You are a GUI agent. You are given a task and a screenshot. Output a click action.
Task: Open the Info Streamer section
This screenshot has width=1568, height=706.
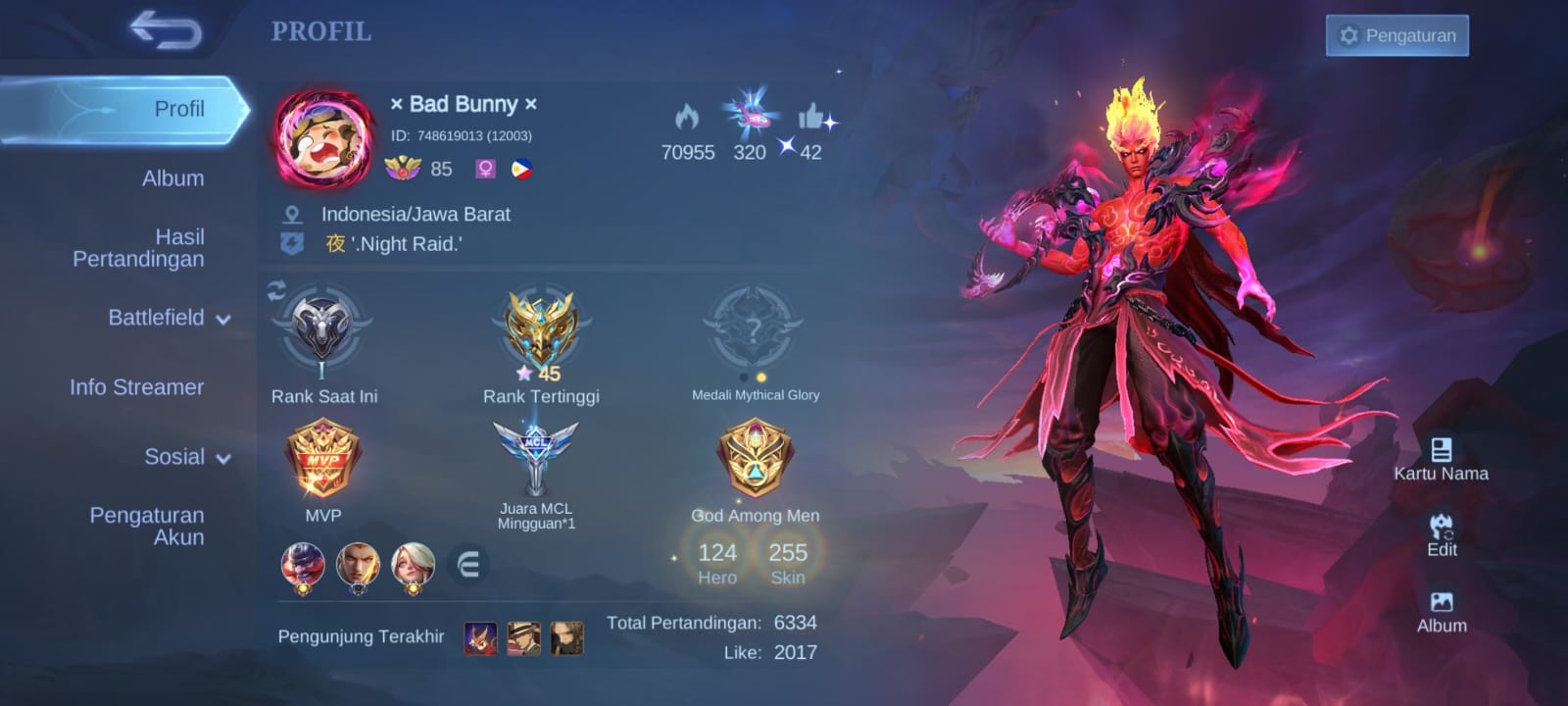[x=136, y=387]
